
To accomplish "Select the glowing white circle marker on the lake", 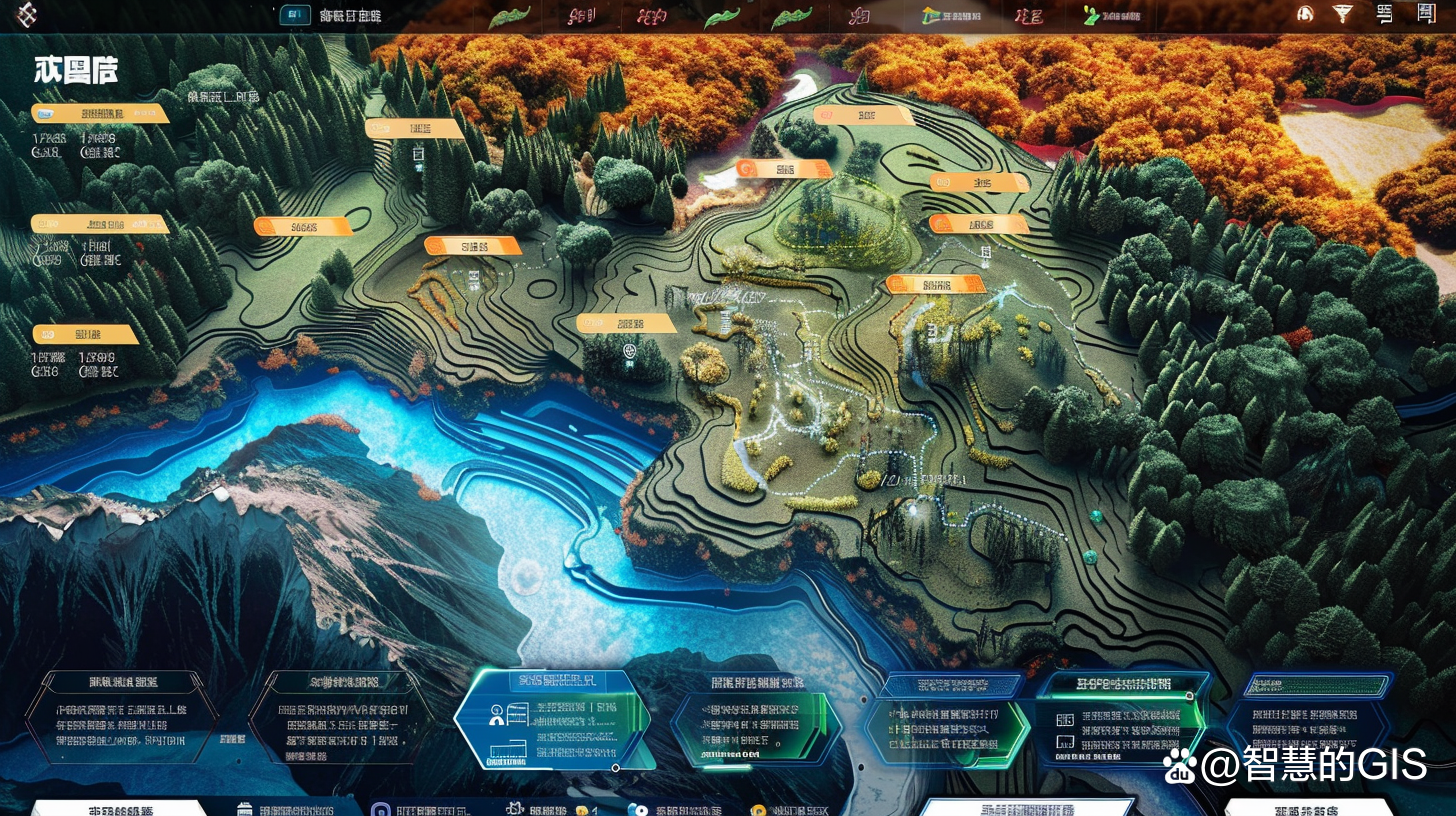I will click(x=527, y=576).
